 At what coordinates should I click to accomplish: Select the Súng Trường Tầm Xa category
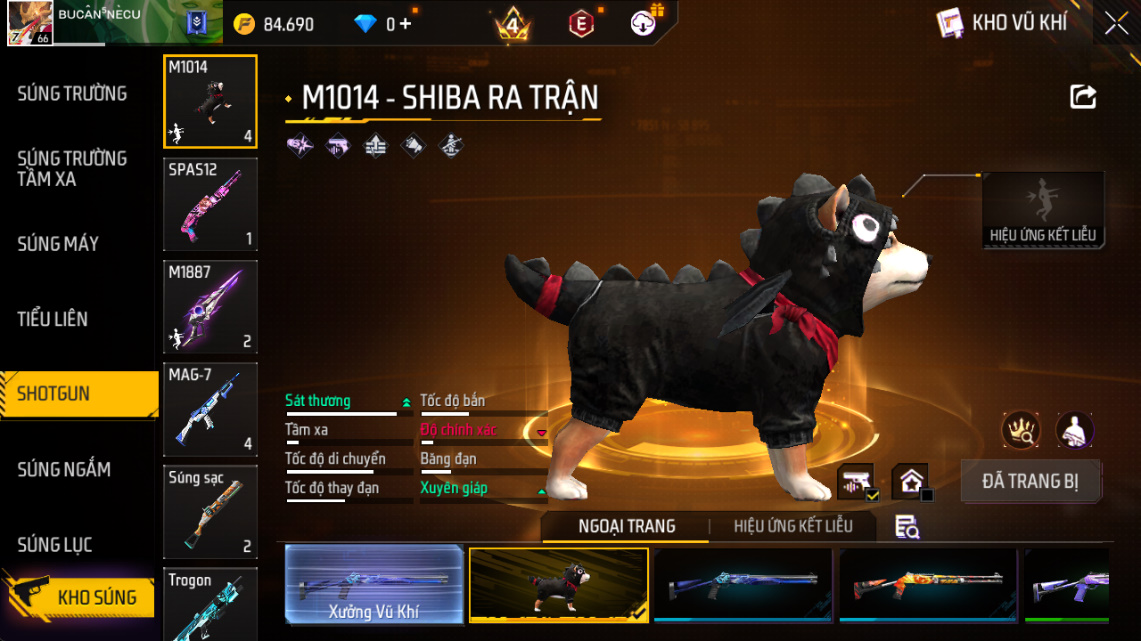[72, 169]
